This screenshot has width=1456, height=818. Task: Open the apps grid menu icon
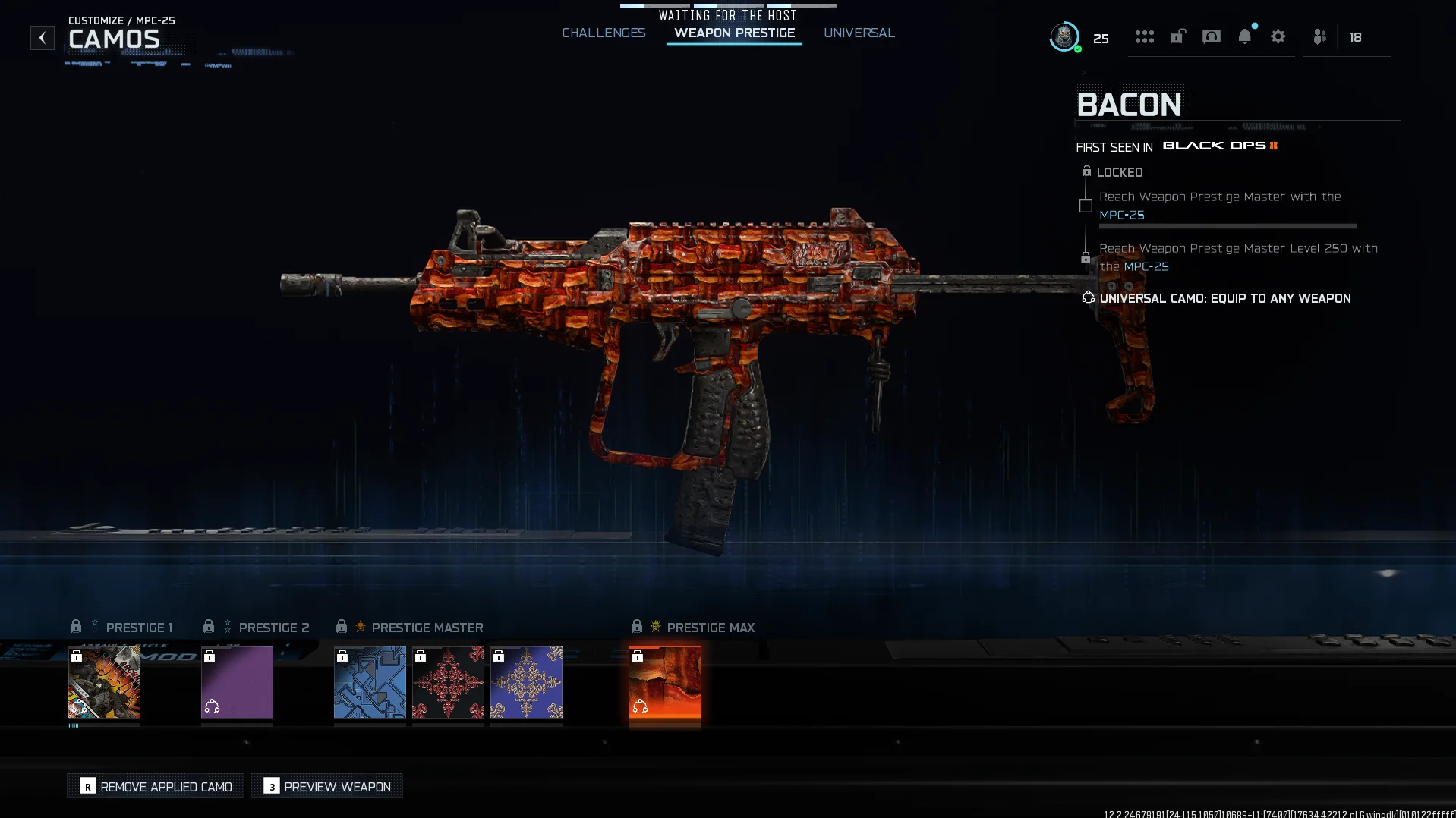[x=1145, y=36]
